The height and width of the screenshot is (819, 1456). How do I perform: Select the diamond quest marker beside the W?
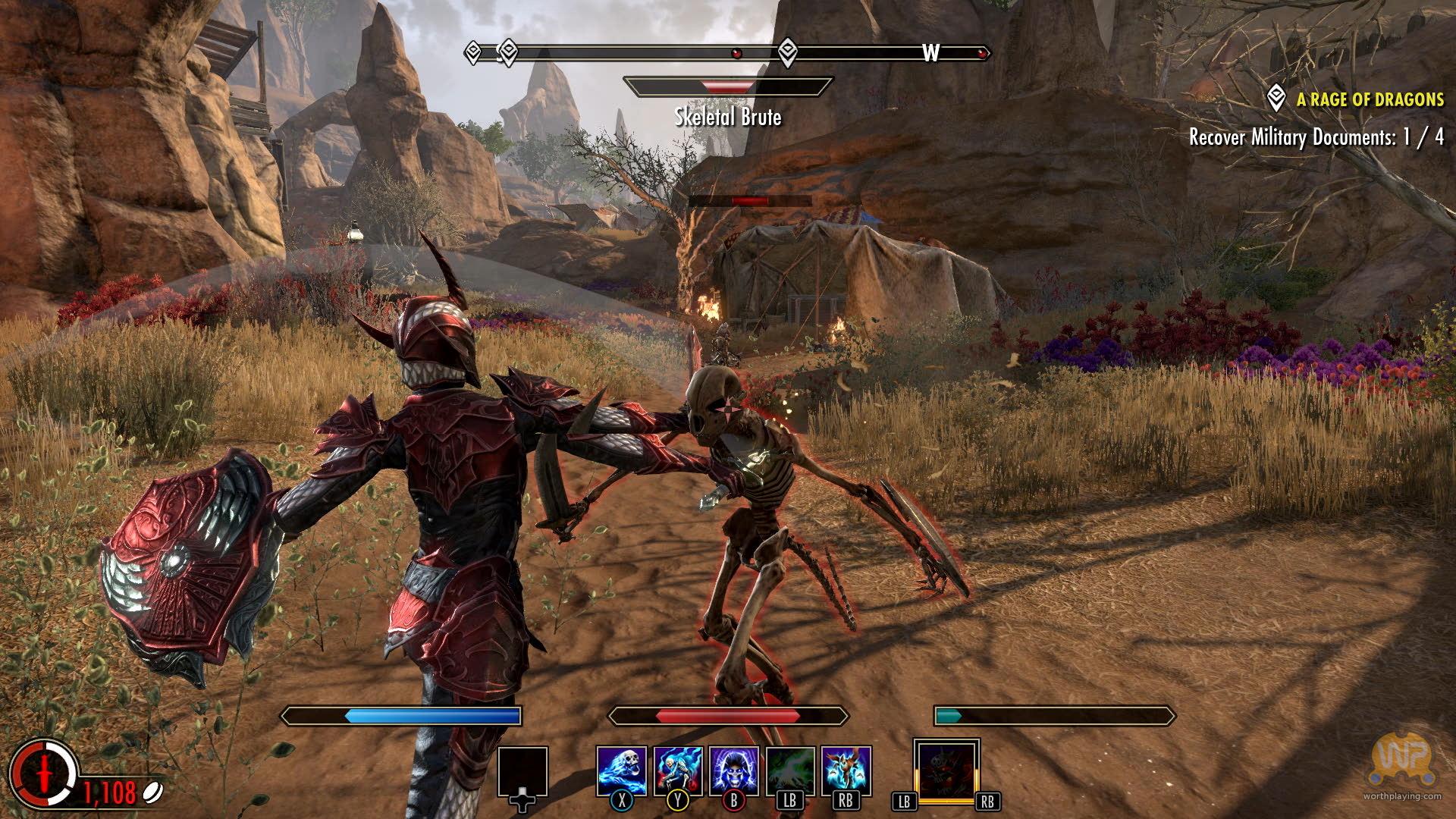tap(788, 52)
